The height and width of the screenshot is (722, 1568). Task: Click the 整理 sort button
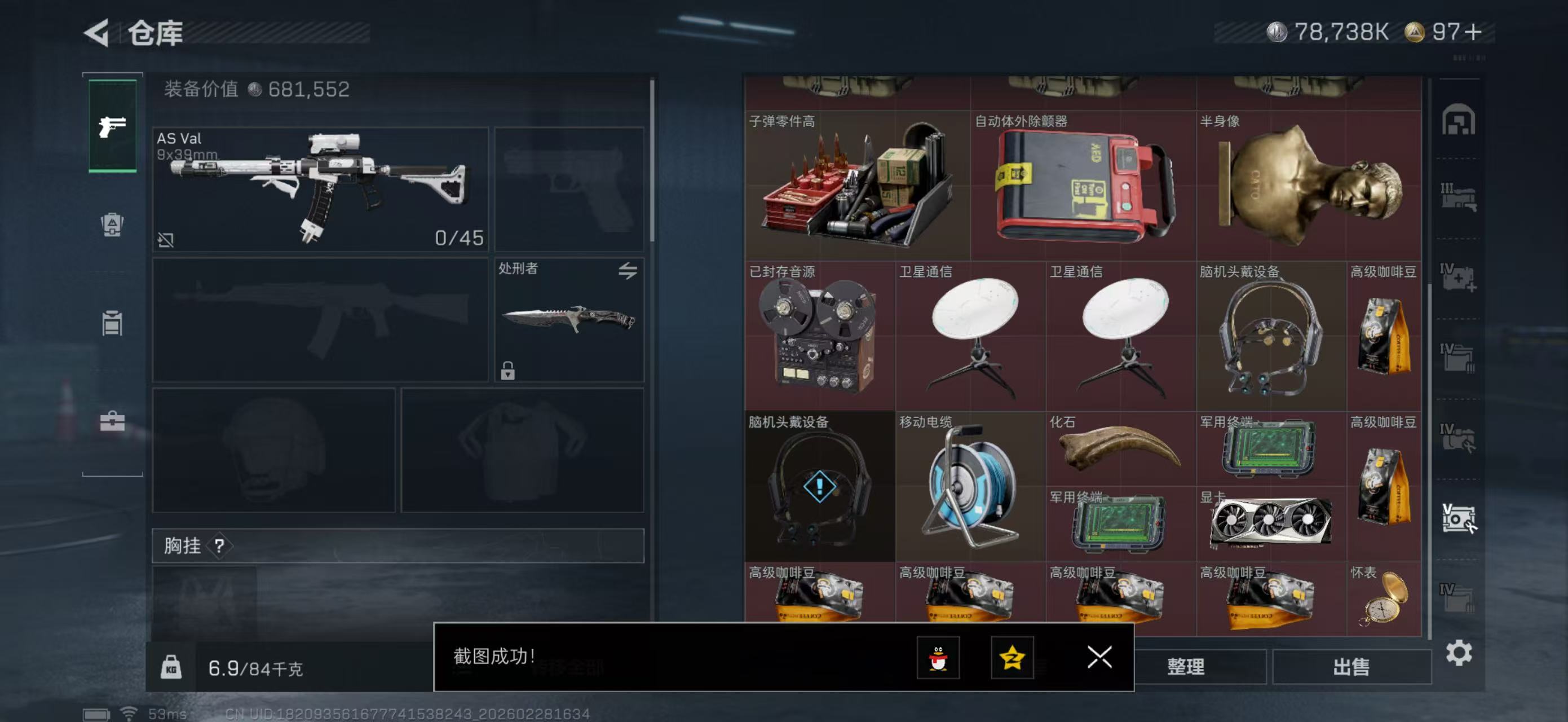[x=1185, y=667]
